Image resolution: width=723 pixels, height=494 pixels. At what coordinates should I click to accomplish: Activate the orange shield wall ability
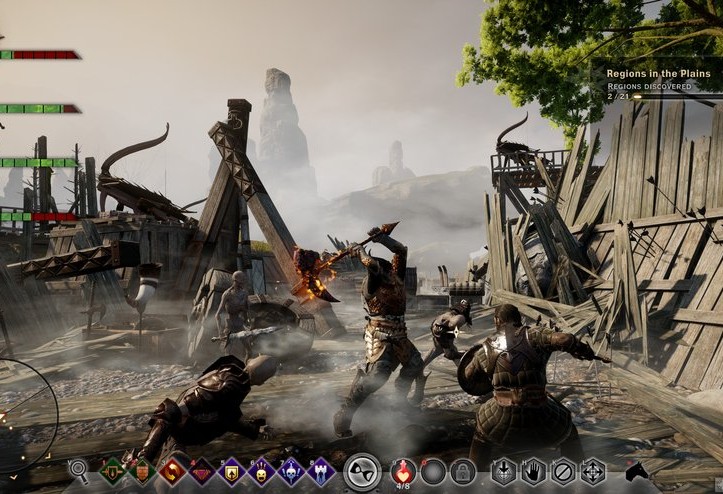pyautogui.click(x=142, y=470)
